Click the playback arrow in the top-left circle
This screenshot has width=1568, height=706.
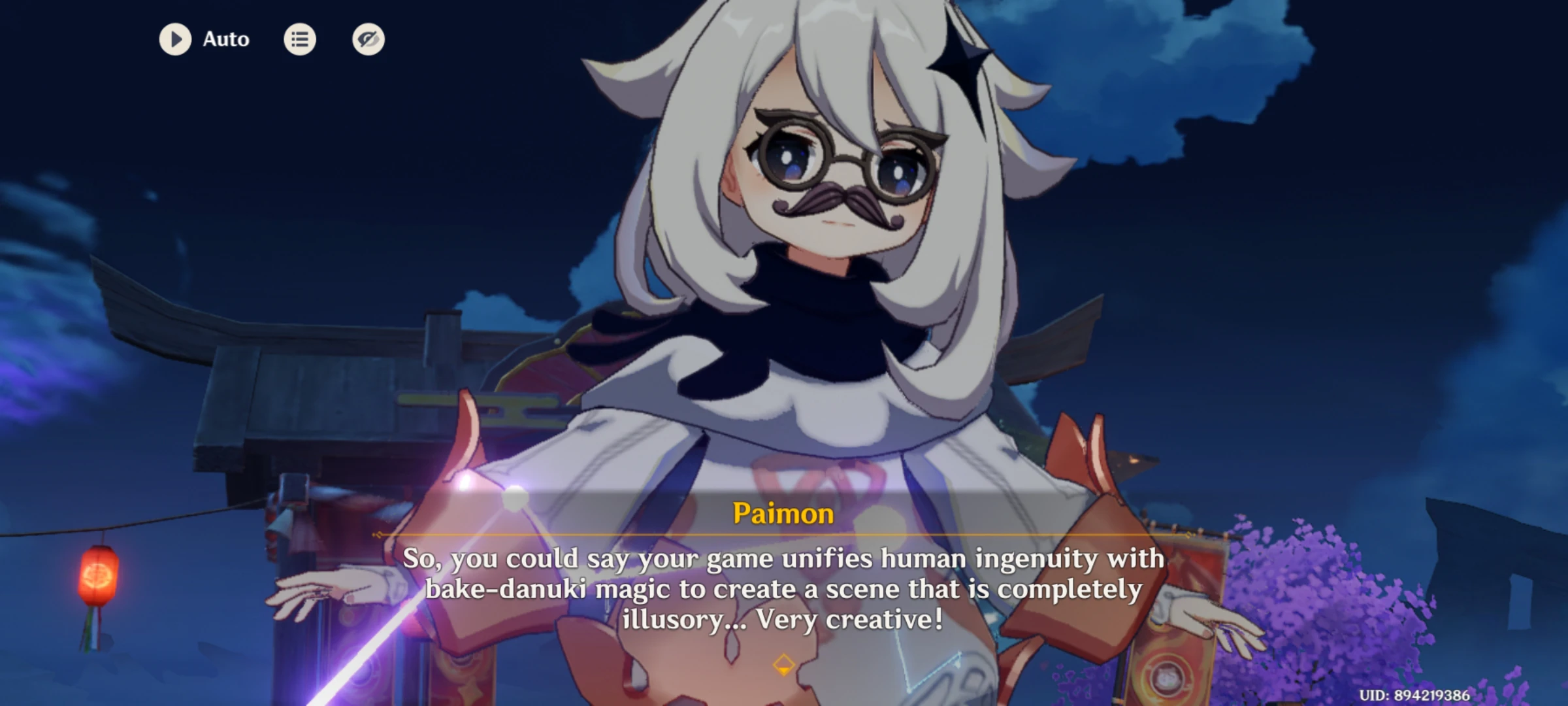pyautogui.click(x=175, y=39)
